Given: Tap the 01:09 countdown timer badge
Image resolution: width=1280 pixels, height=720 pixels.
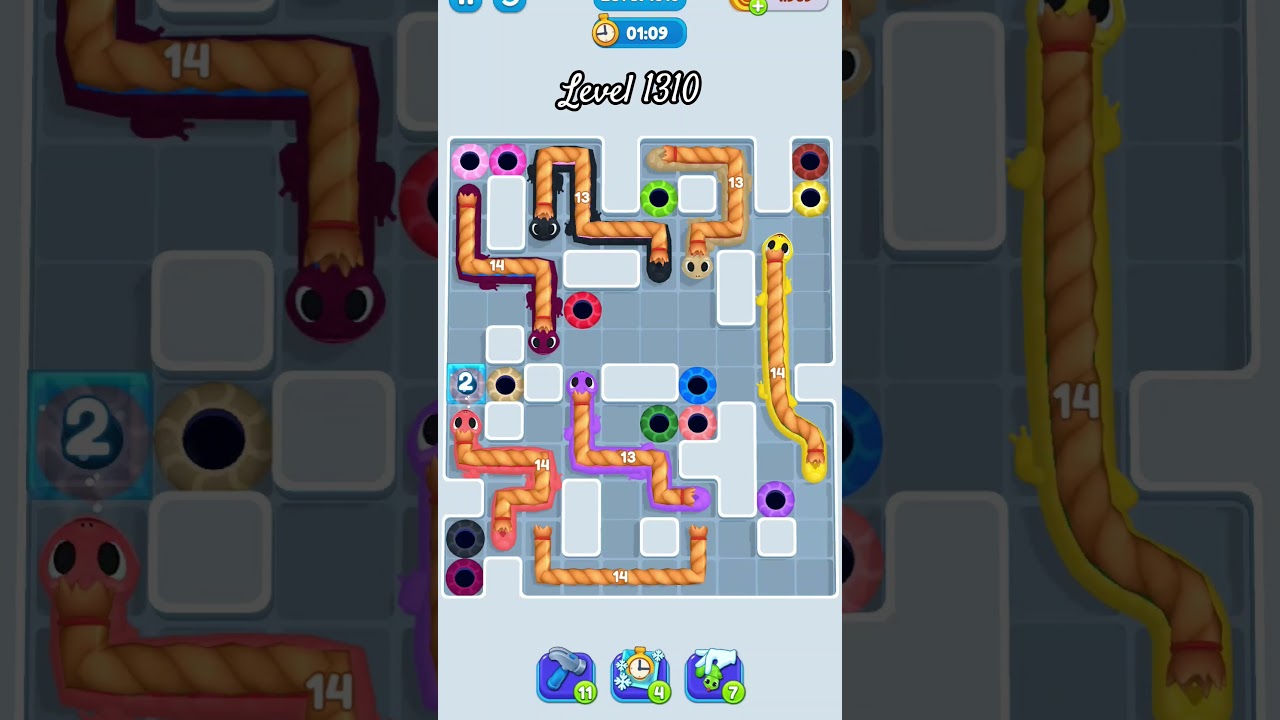Looking at the screenshot, I should (x=640, y=32).
